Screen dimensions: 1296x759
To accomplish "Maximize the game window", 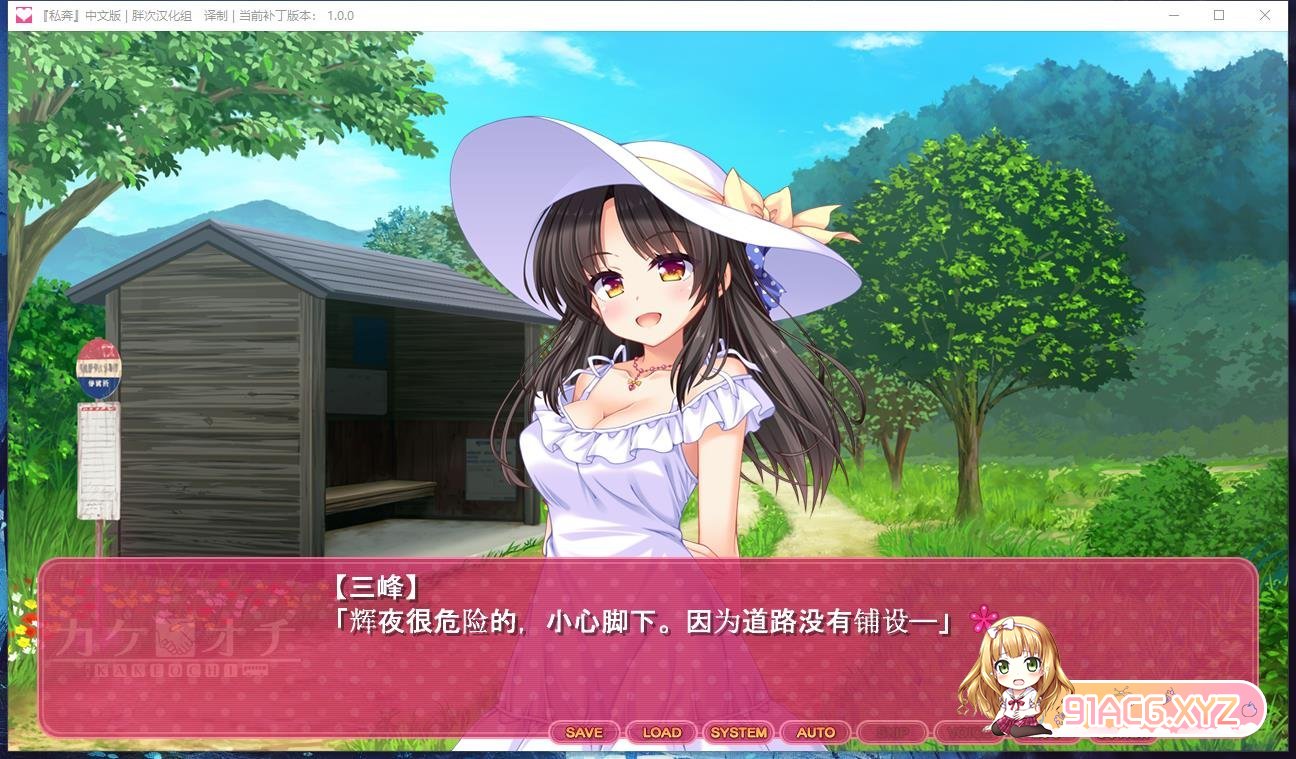I will [x=1219, y=15].
